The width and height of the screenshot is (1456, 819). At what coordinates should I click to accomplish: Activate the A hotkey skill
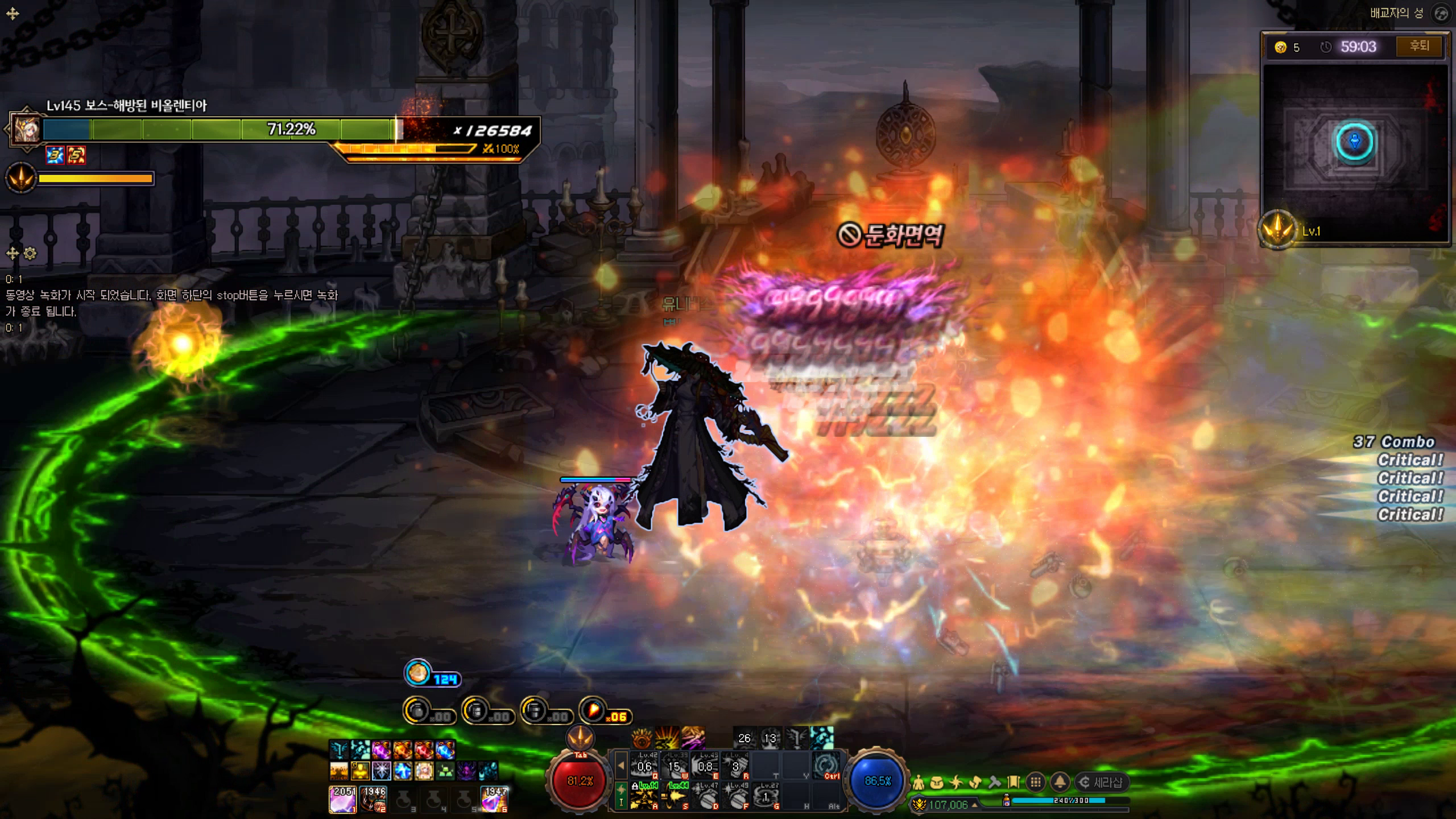(x=645, y=796)
